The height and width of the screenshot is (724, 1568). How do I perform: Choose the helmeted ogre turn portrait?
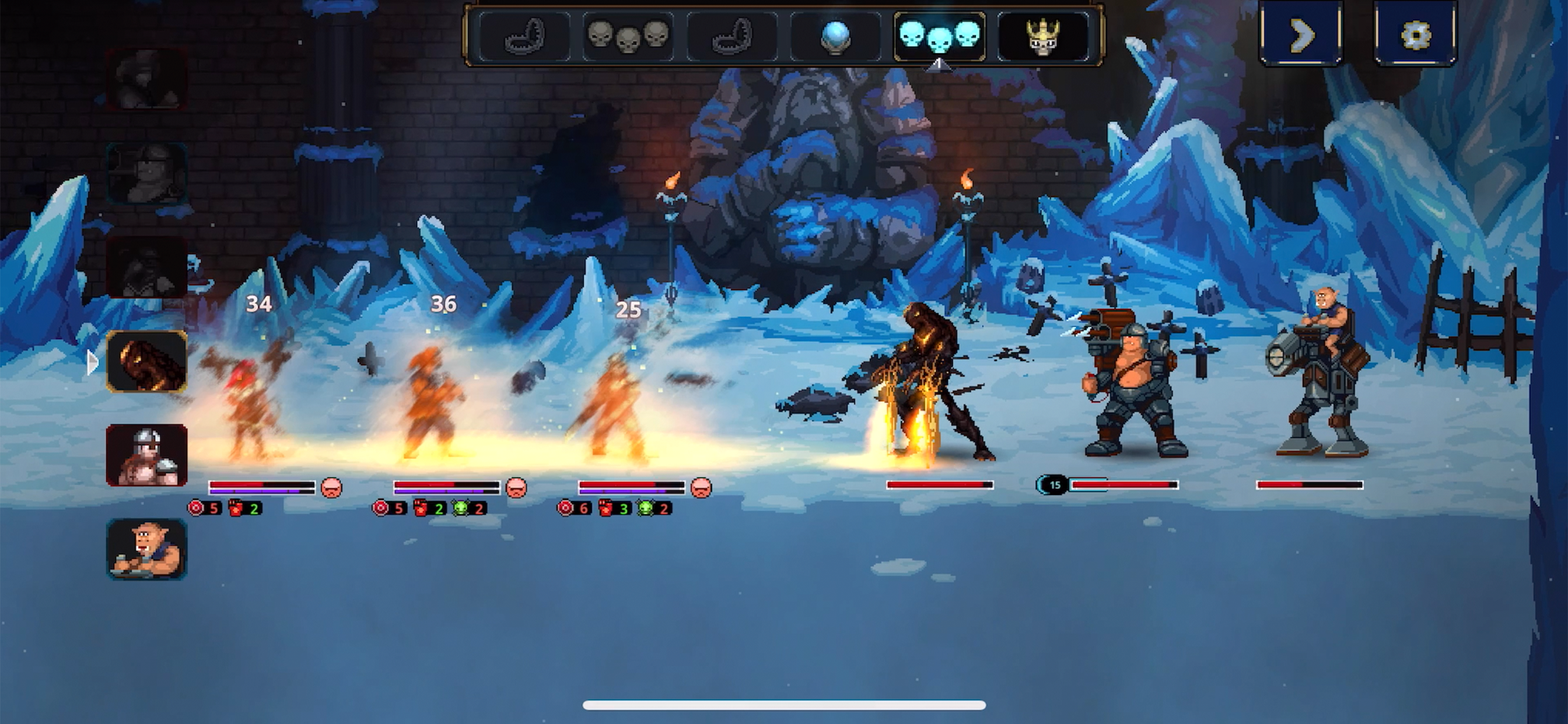click(x=146, y=455)
